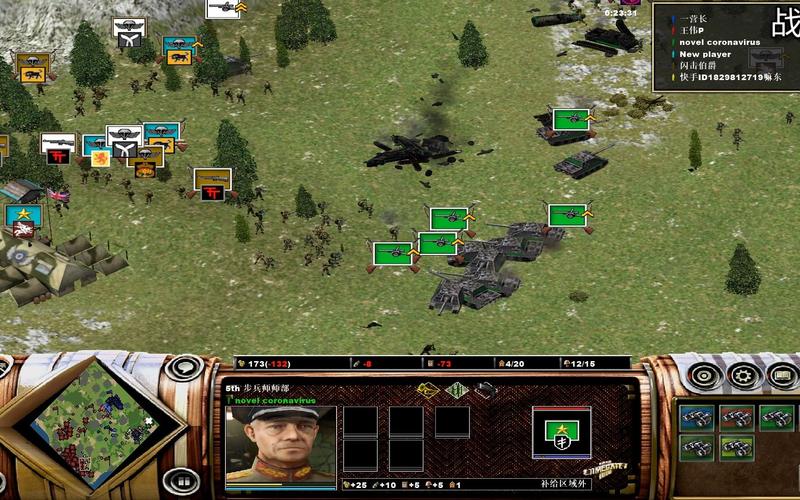Click the green division flag emblem in the panel
Image resolution: width=800 pixels, height=500 pixels.
point(561,430)
